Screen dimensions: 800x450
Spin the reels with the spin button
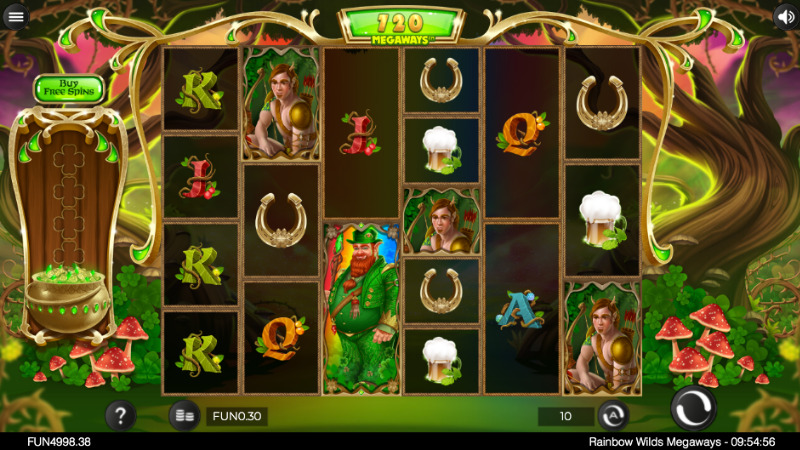(x=693, y=409)
